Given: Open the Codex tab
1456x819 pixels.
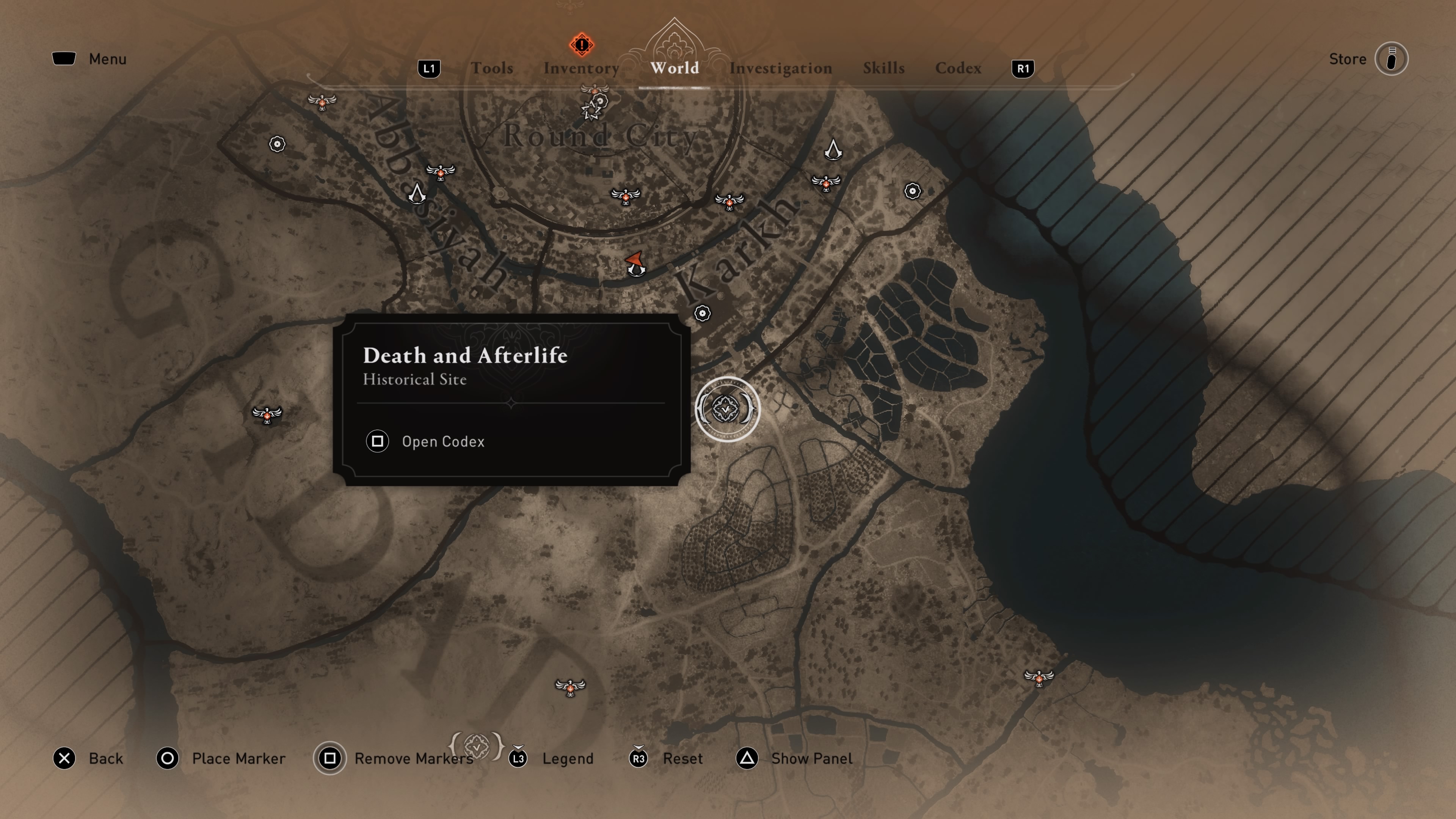Looking at the screenshot, I should pyautogui.click(x=958, y=68).
